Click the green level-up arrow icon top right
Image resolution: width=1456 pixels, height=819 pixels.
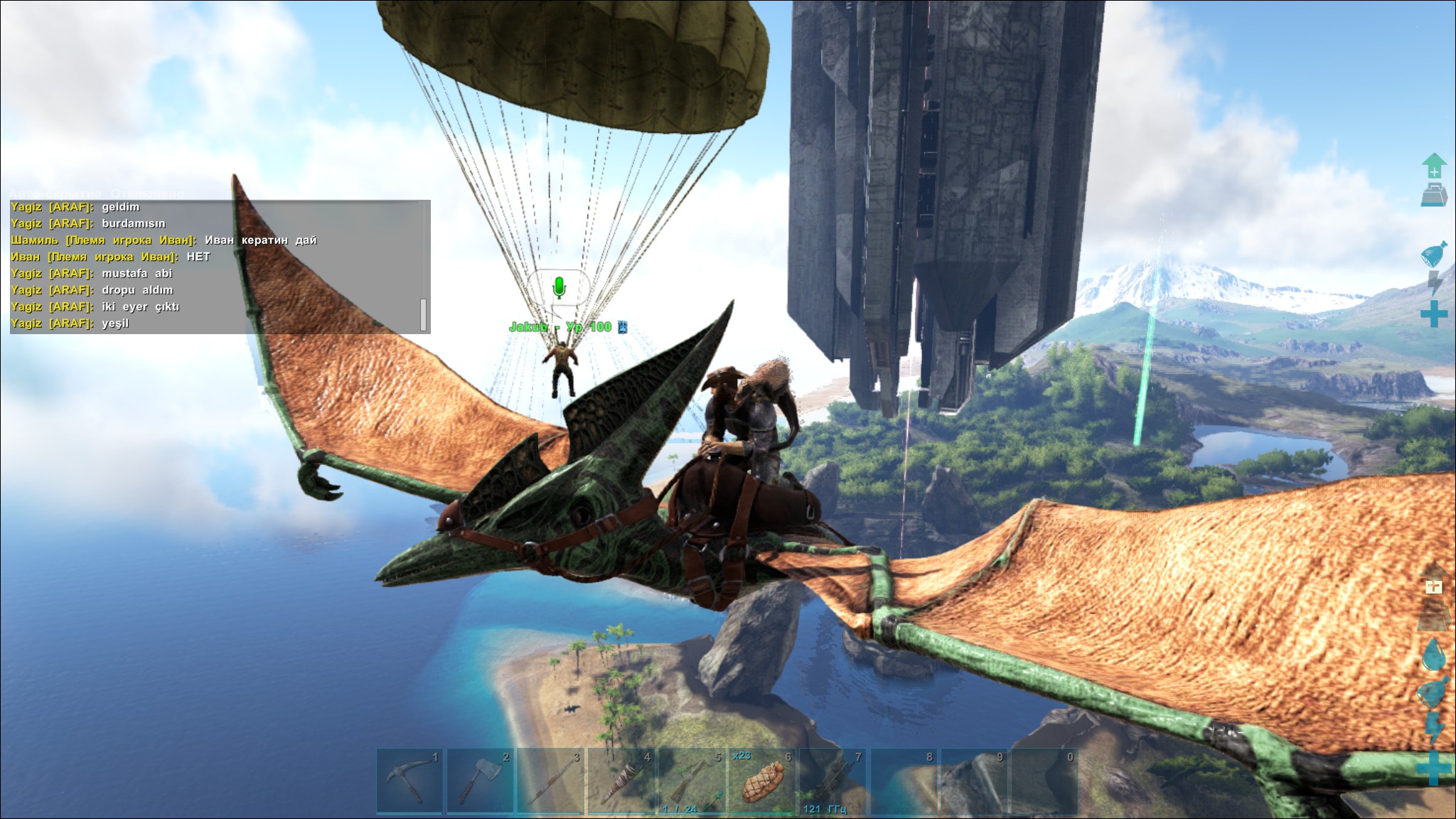[x=1433, y=164]
